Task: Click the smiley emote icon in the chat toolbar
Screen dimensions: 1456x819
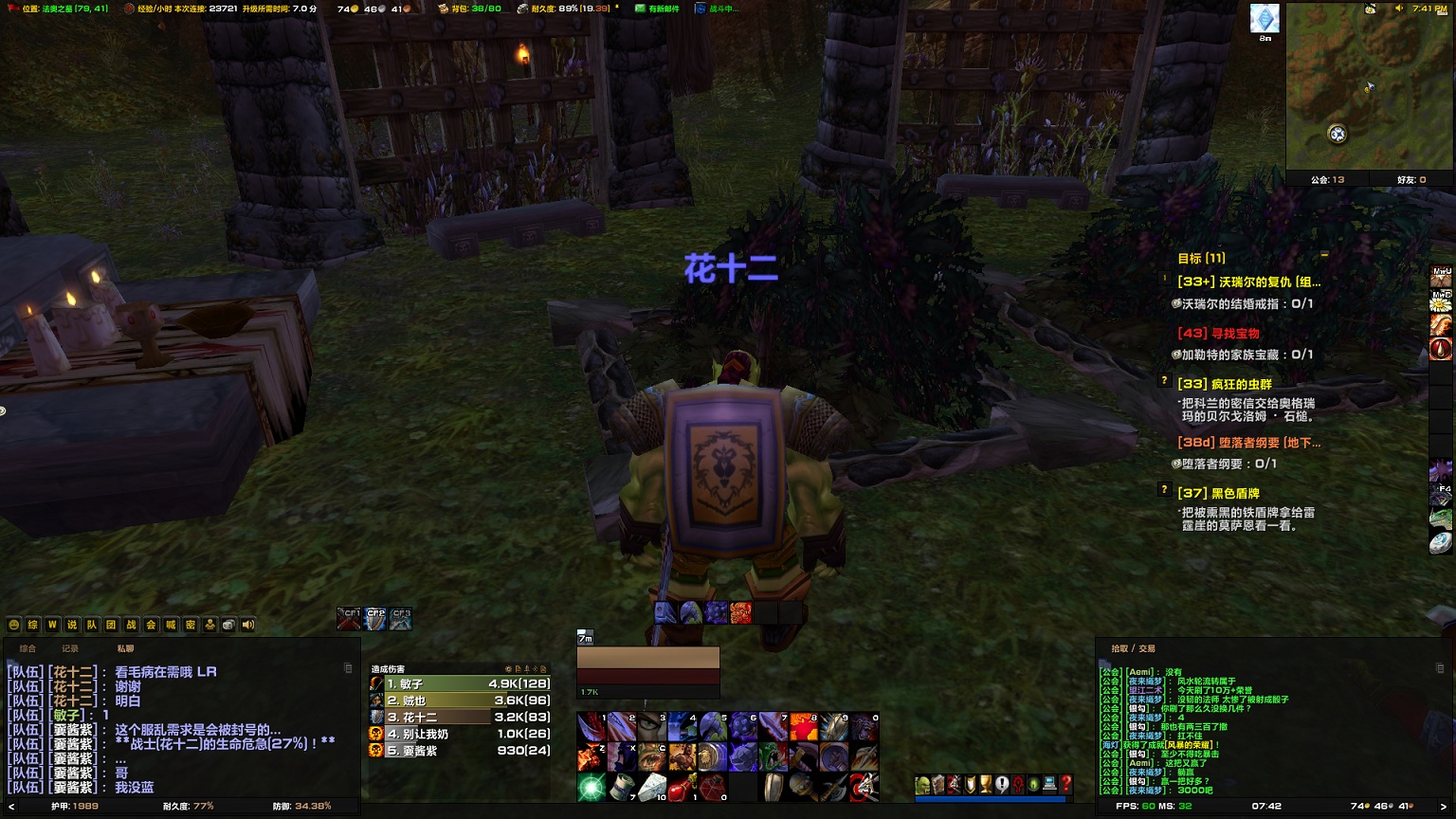Action: (x=13, y=625)
